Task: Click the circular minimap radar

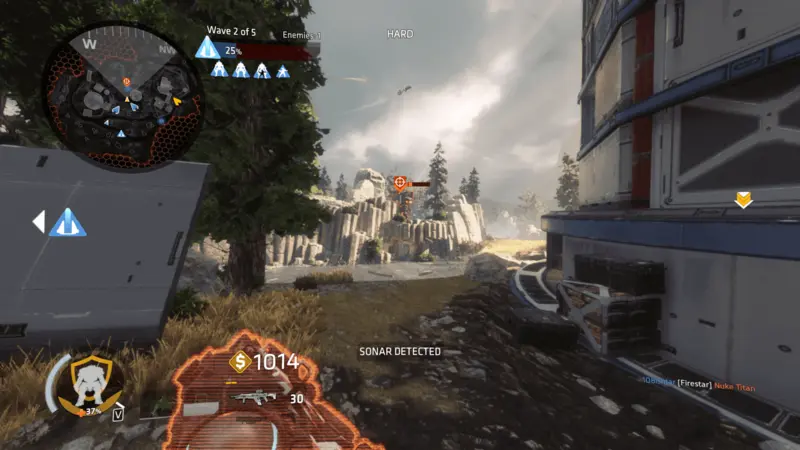Action: click(x=122, y=95)
